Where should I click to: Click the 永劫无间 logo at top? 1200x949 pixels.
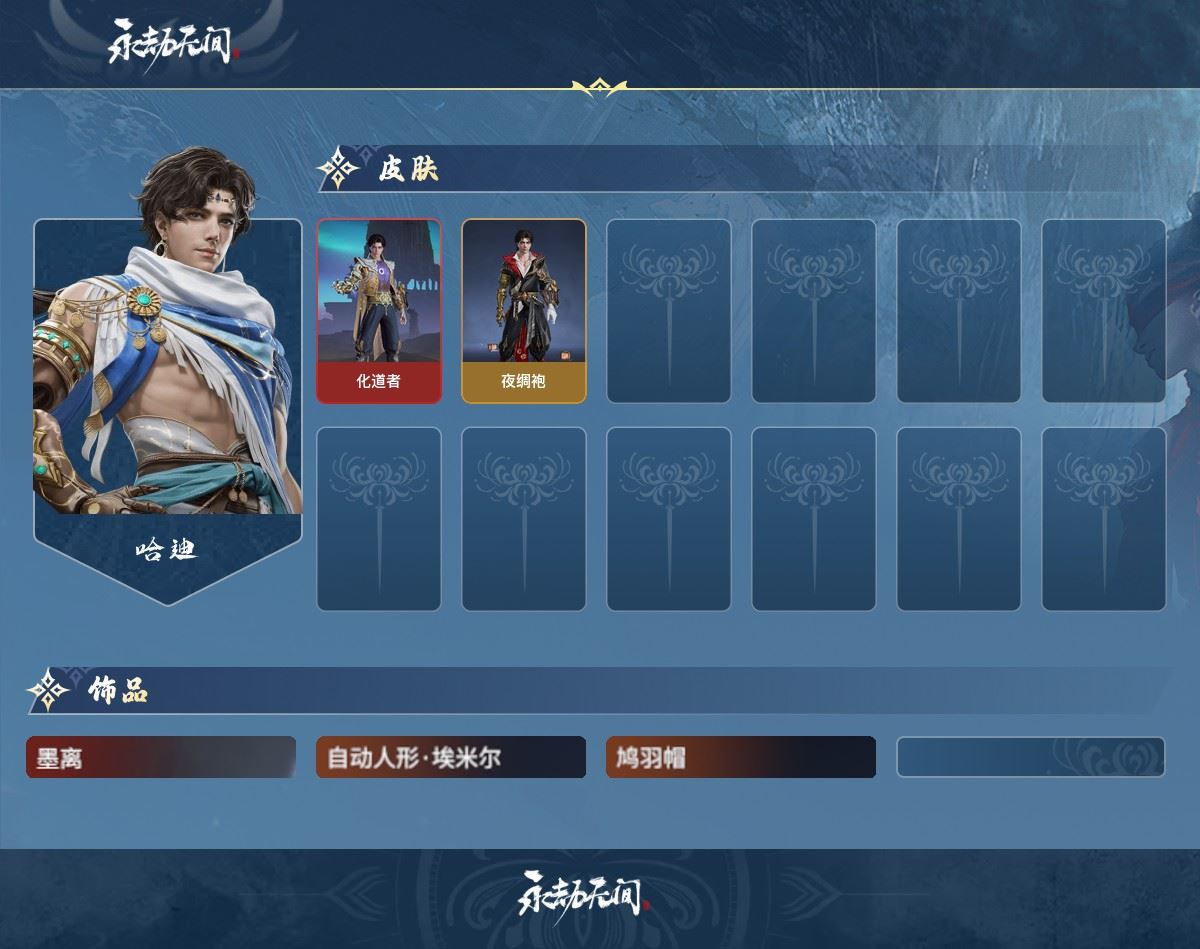tap(172, 43)
